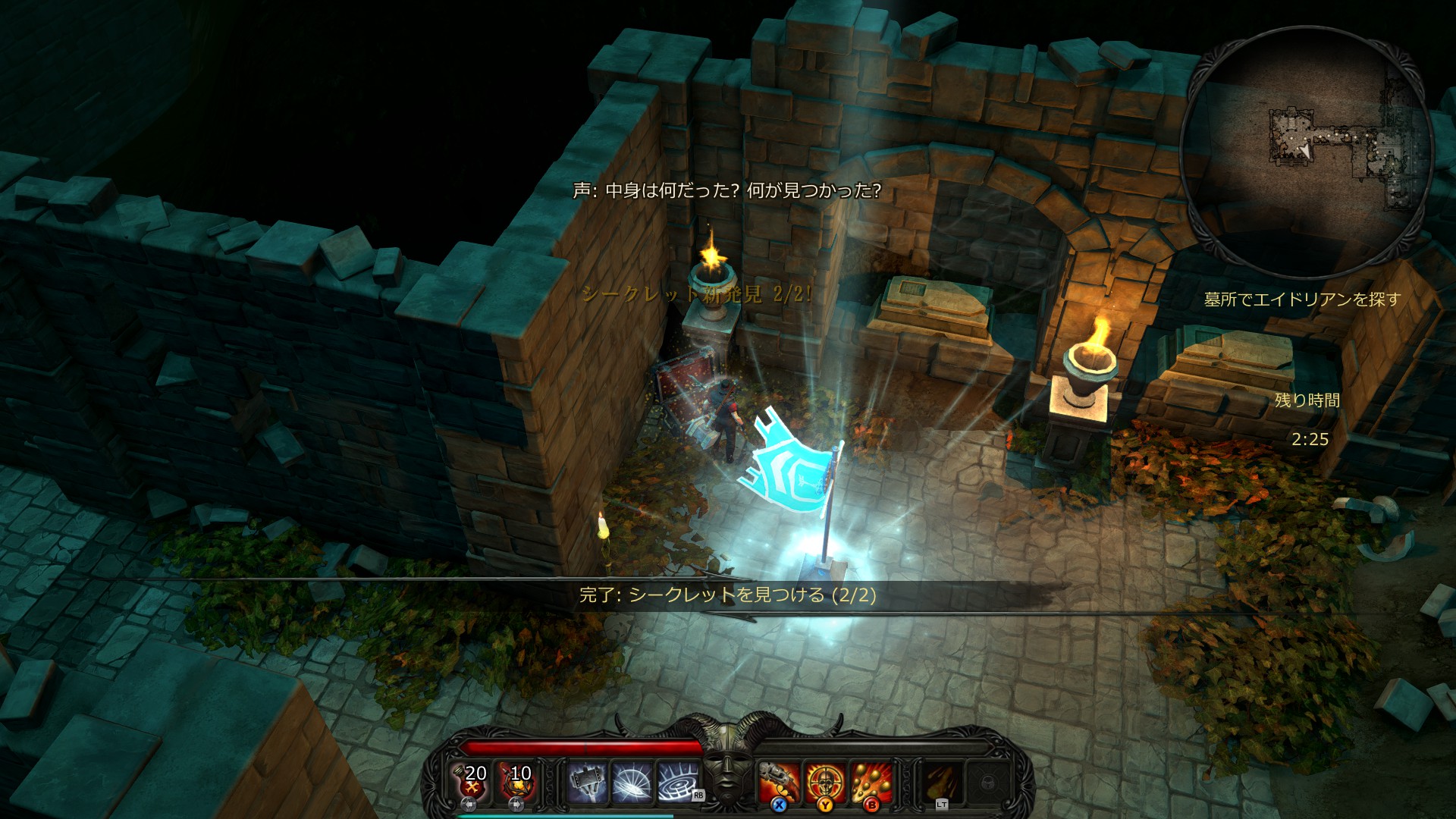1456x819 pixels.
Task: Click the locked ability slot
Action: pos(987,782)
